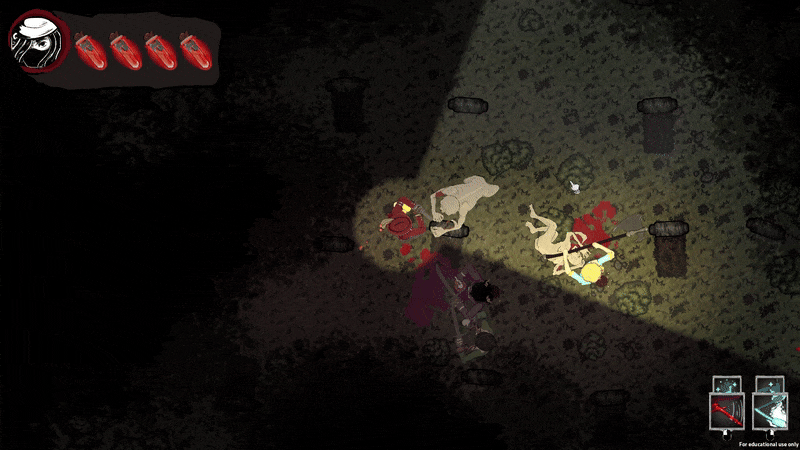Click the masked character portrait

click(37, 45)
